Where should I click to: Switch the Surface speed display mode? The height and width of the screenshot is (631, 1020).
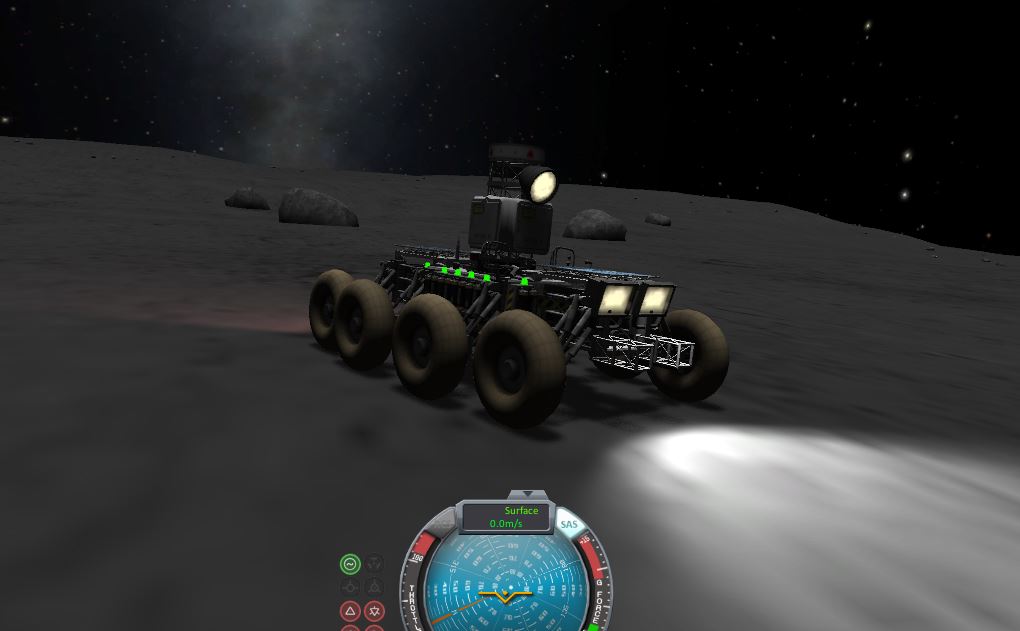(521, 511)
